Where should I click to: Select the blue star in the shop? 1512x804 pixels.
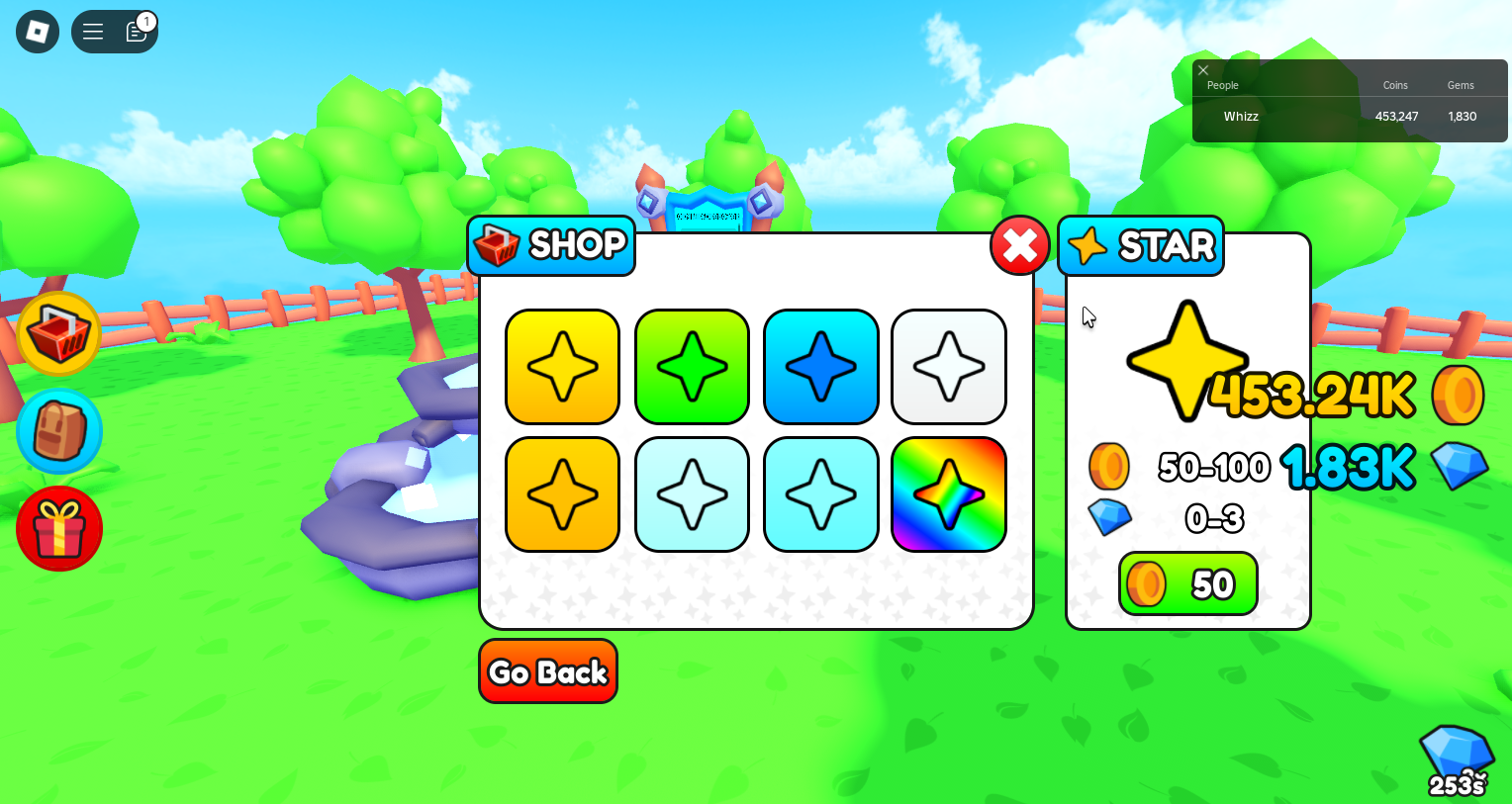point(820,366)
